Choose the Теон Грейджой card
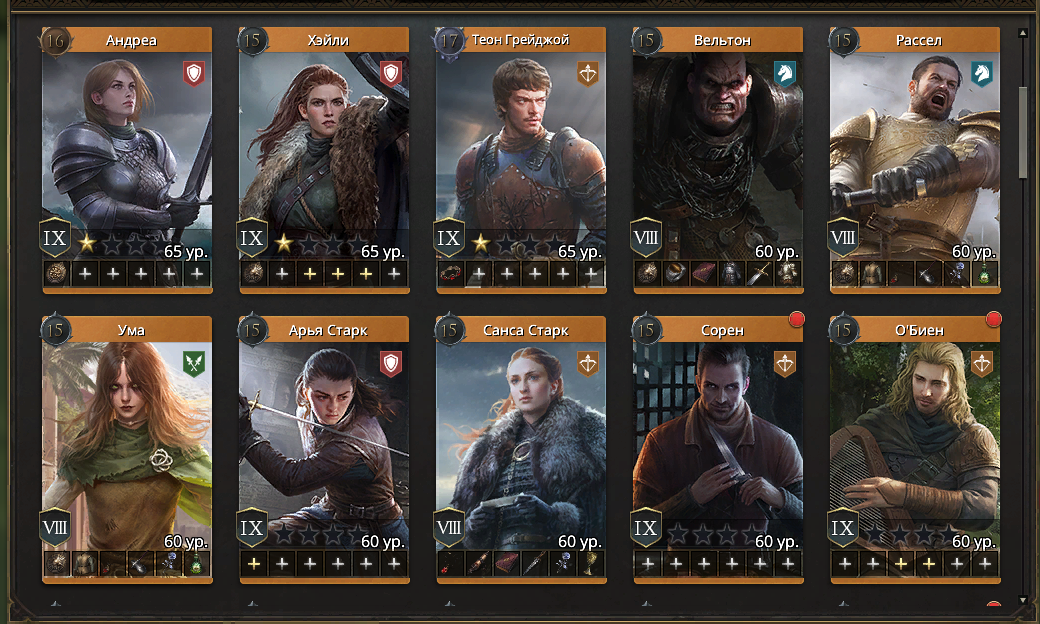The height and width of the screenshot is (624, 1040). tap(521, 150)
